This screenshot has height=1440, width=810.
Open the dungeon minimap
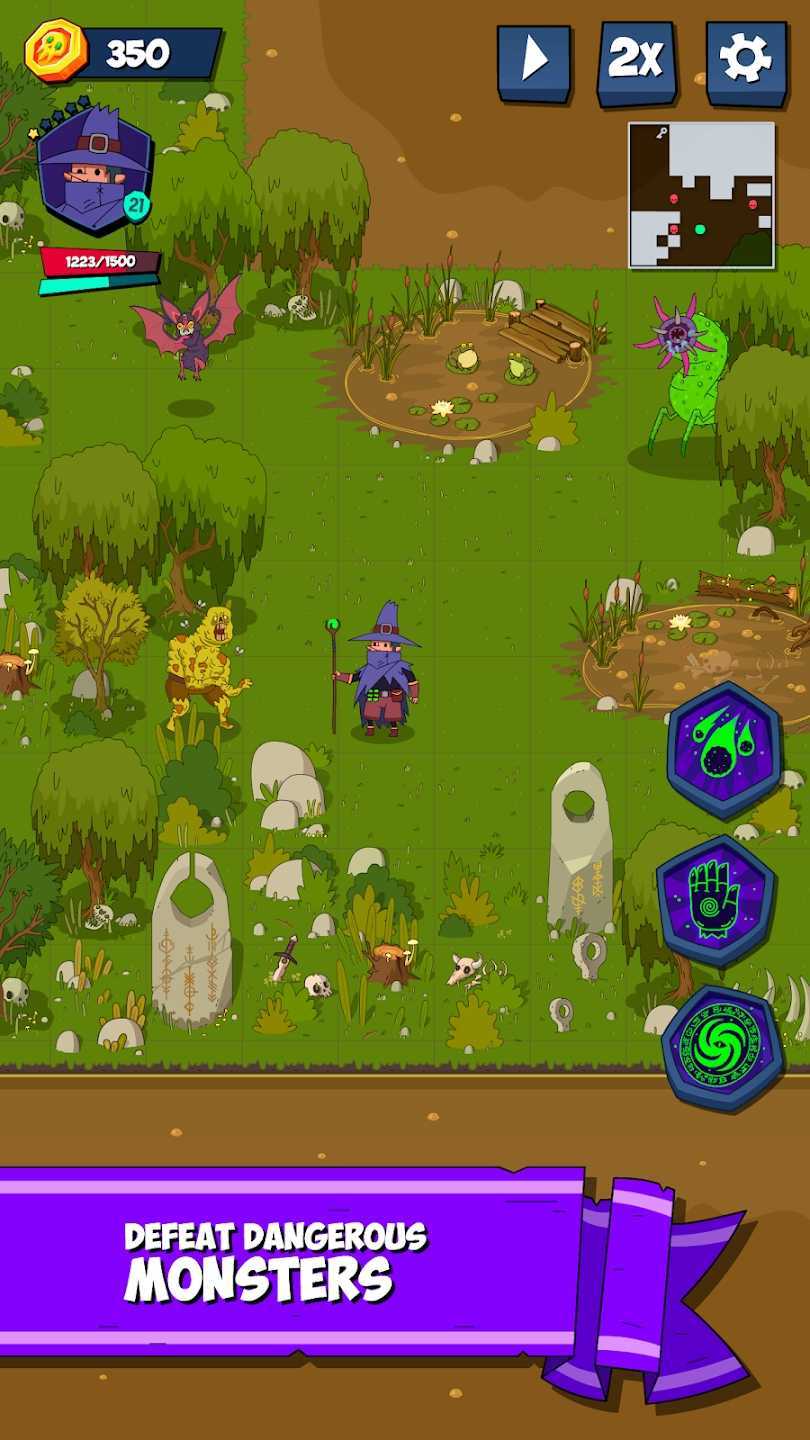pyautogui.click(x=701, y=195)
